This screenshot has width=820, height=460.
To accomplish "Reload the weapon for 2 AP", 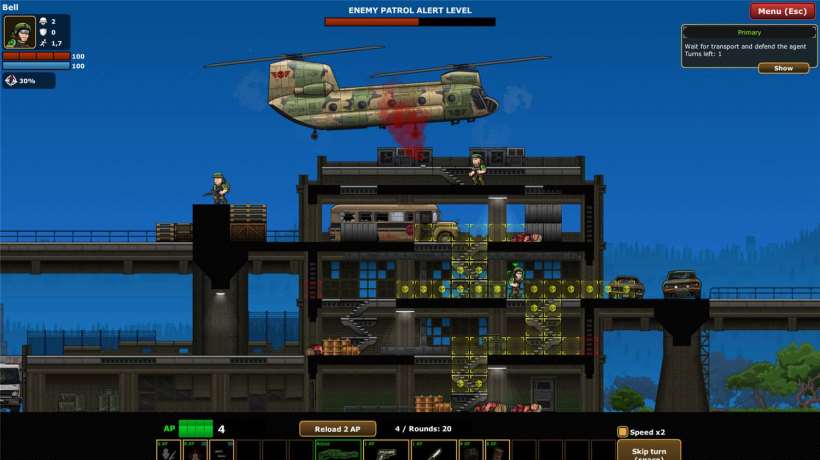I will (x=335, y=429).
